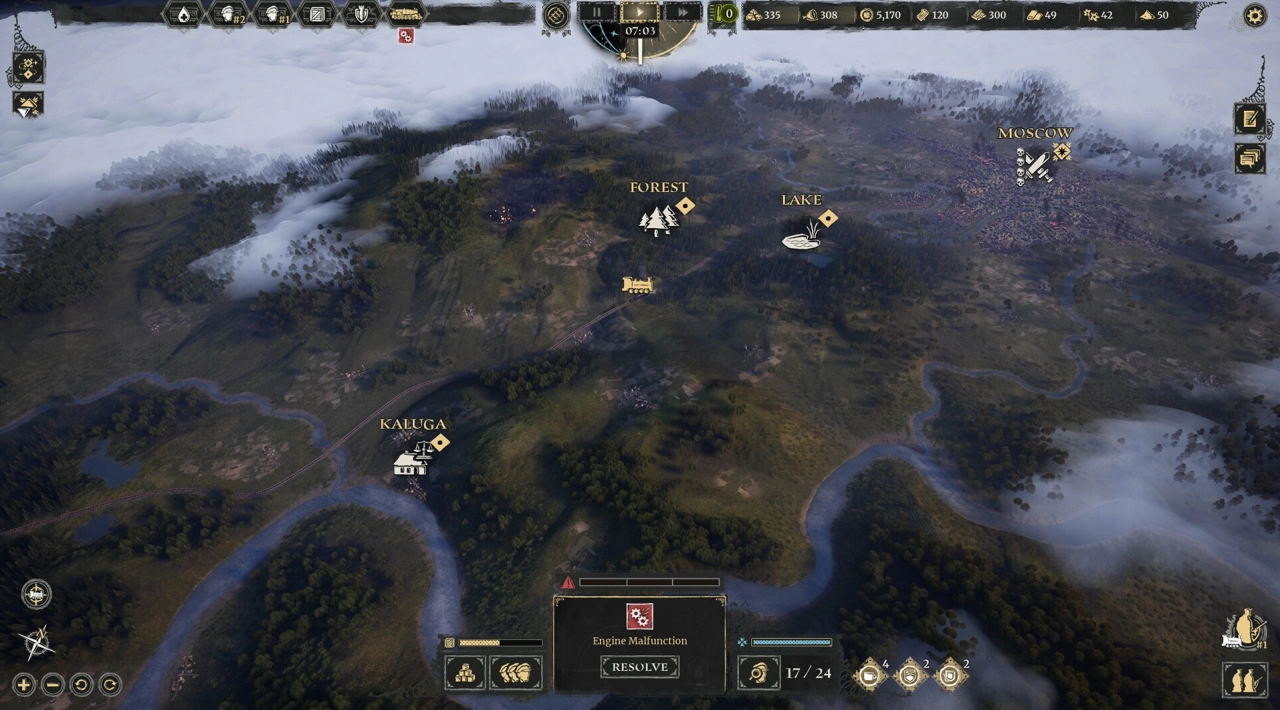Pause the game time
The width and height of the screenshot is (1280, 710).
coord(598,13)
